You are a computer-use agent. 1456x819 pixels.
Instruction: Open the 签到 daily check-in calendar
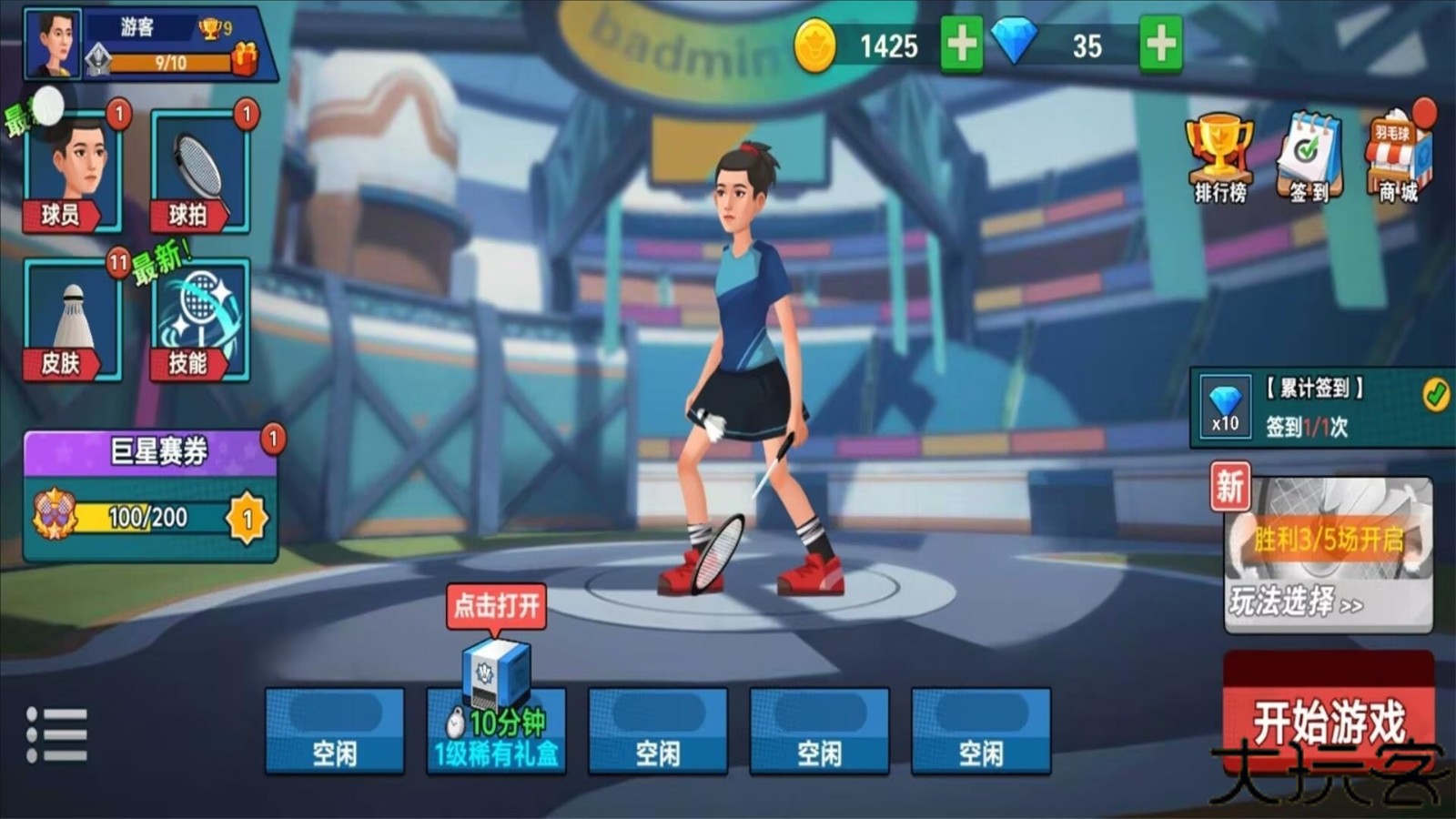coord(1309,157)
